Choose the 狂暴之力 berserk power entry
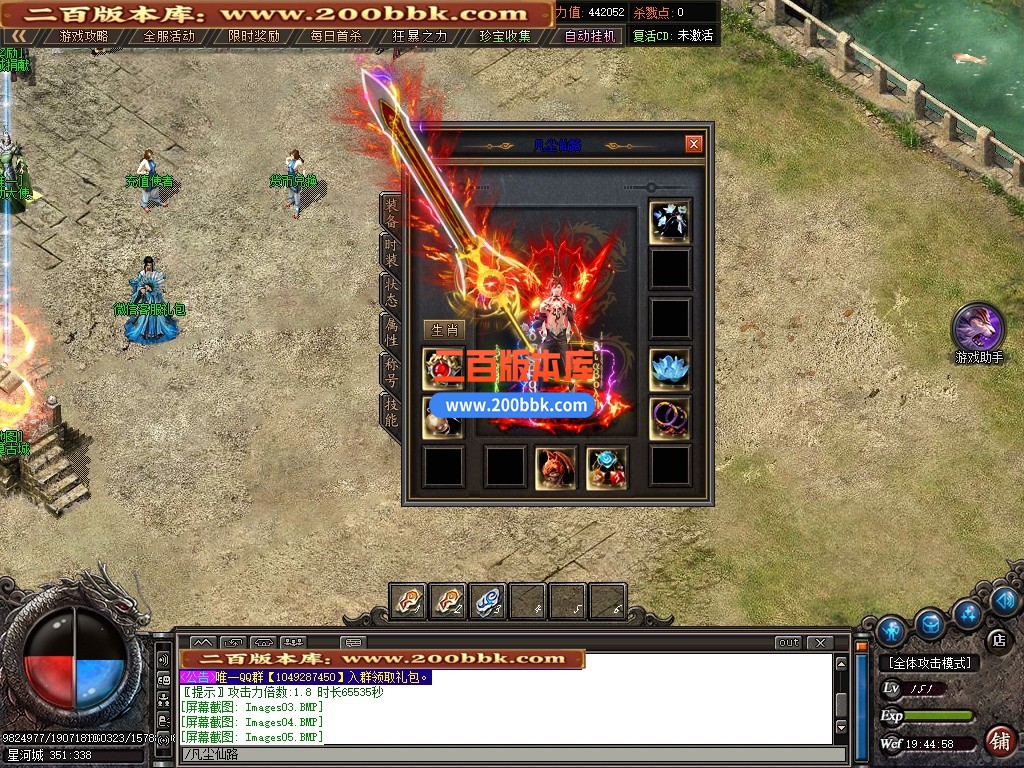The width and height of the screenshot is (1024, 768). tap(420, 36)
